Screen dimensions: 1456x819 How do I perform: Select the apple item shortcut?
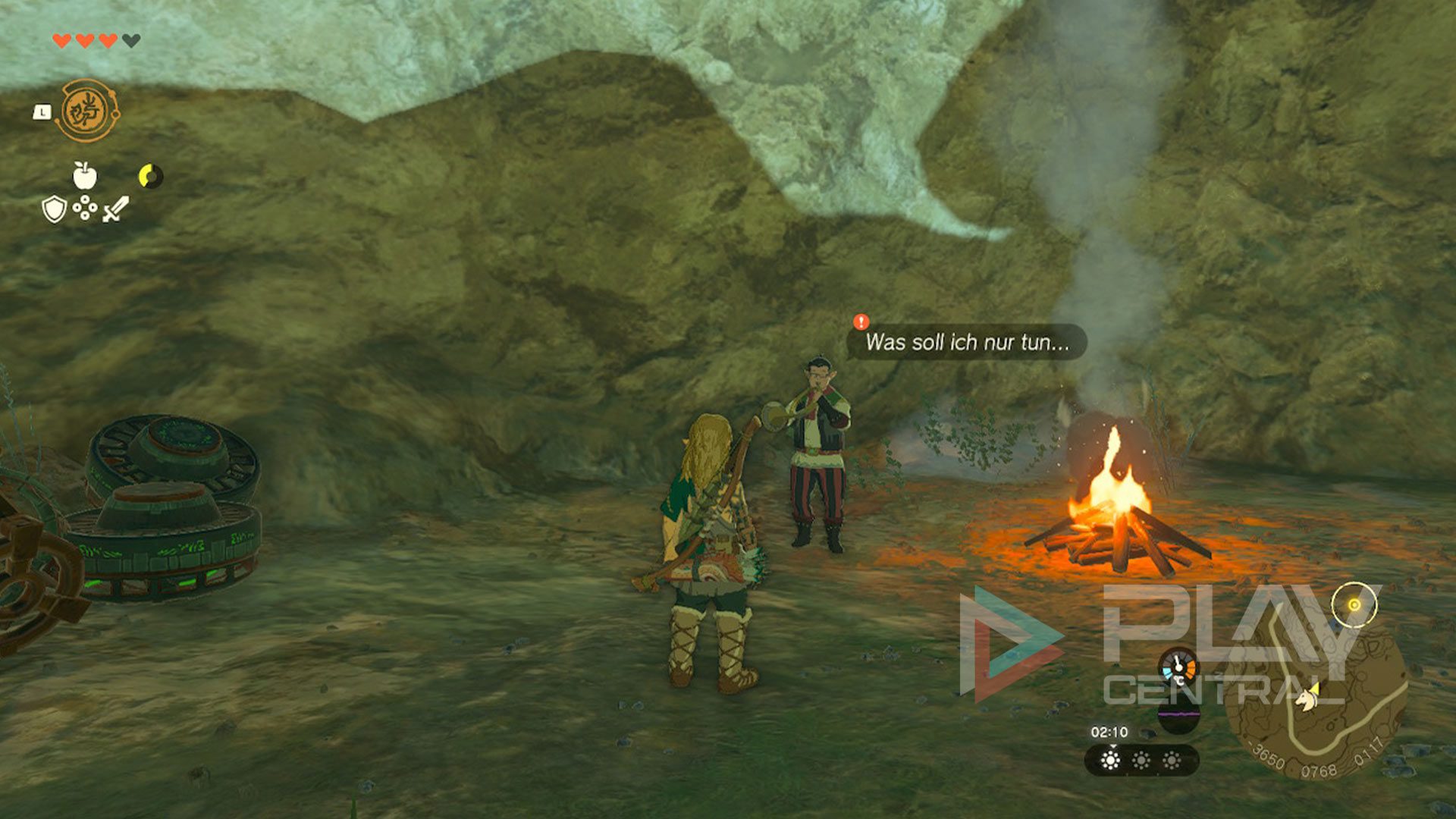[85, 175]
